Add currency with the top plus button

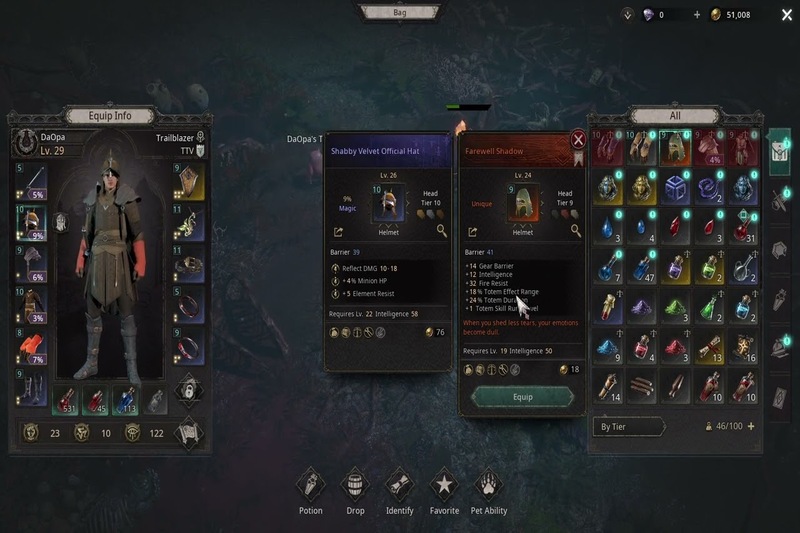[x=697, y=15]
